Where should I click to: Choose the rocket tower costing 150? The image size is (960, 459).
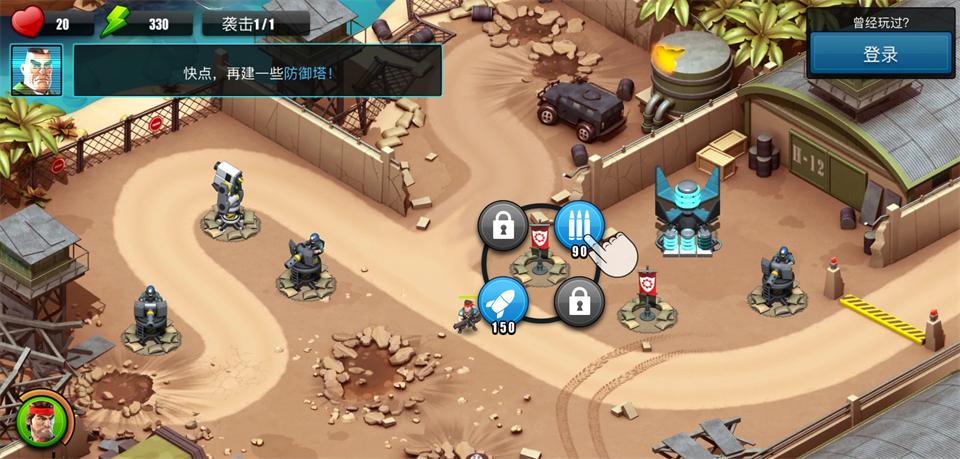(x=503, y=301)
